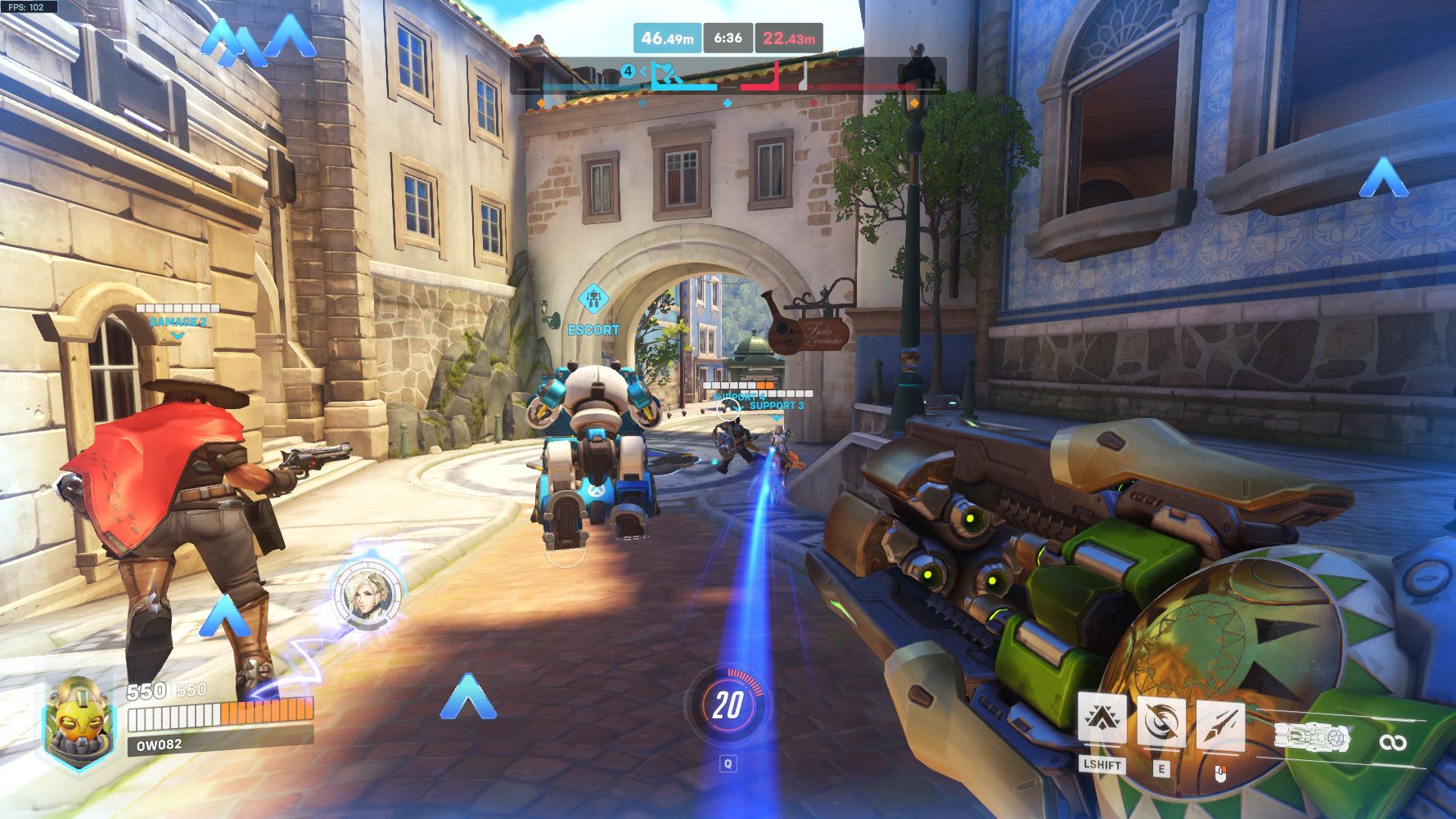Image resolution: width=1456 pixels, height=819 pixels.
Task: Select the Fortify ability icon
Action: click(1102, 718)
